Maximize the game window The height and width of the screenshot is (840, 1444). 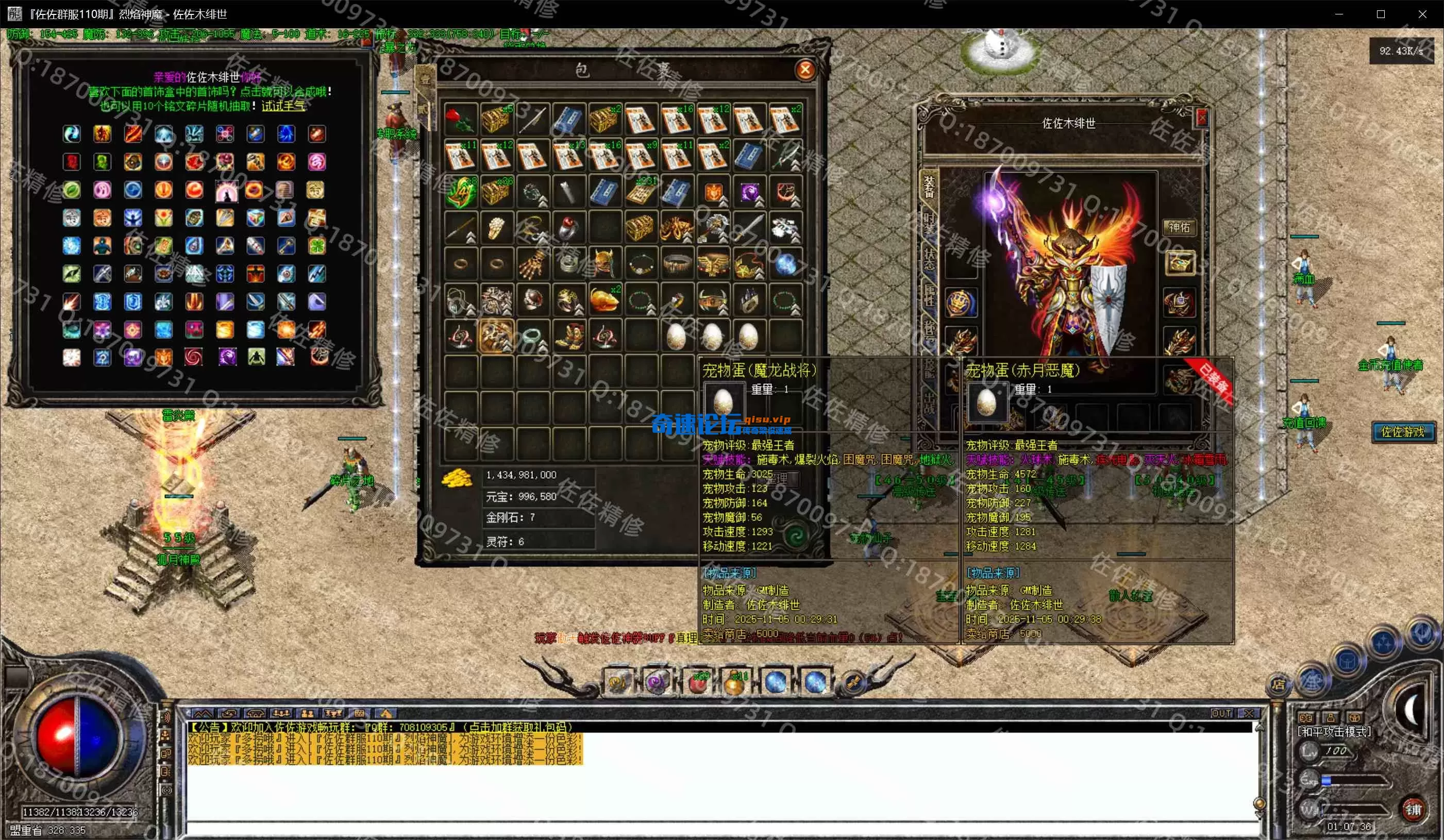tap(1381, 14)
